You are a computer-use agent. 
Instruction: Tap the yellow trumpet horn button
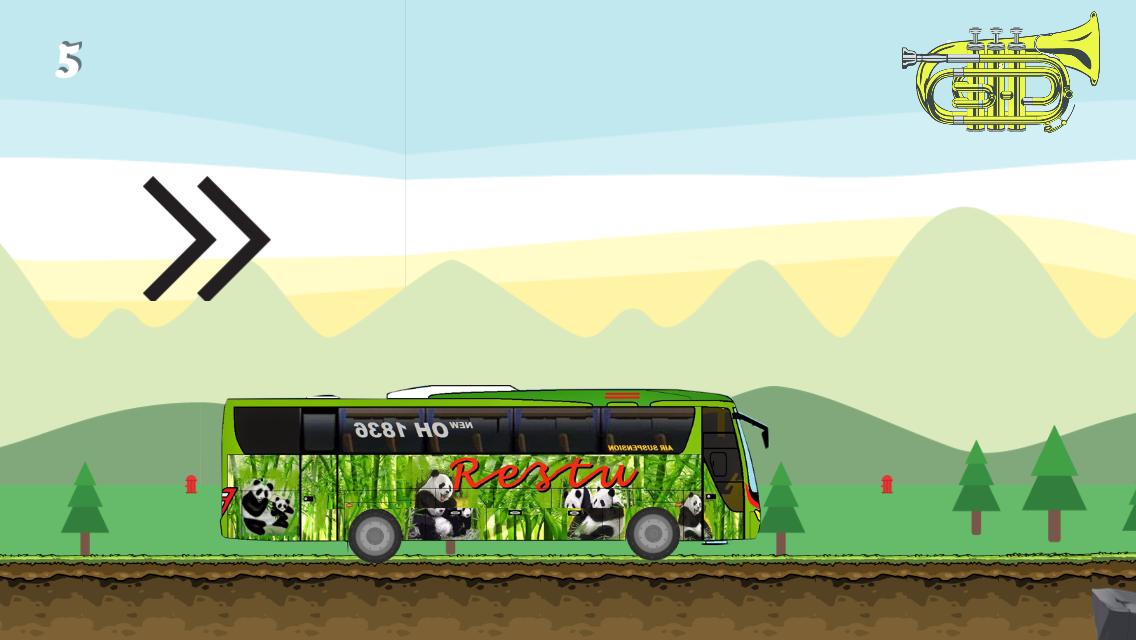(1000, 74)
